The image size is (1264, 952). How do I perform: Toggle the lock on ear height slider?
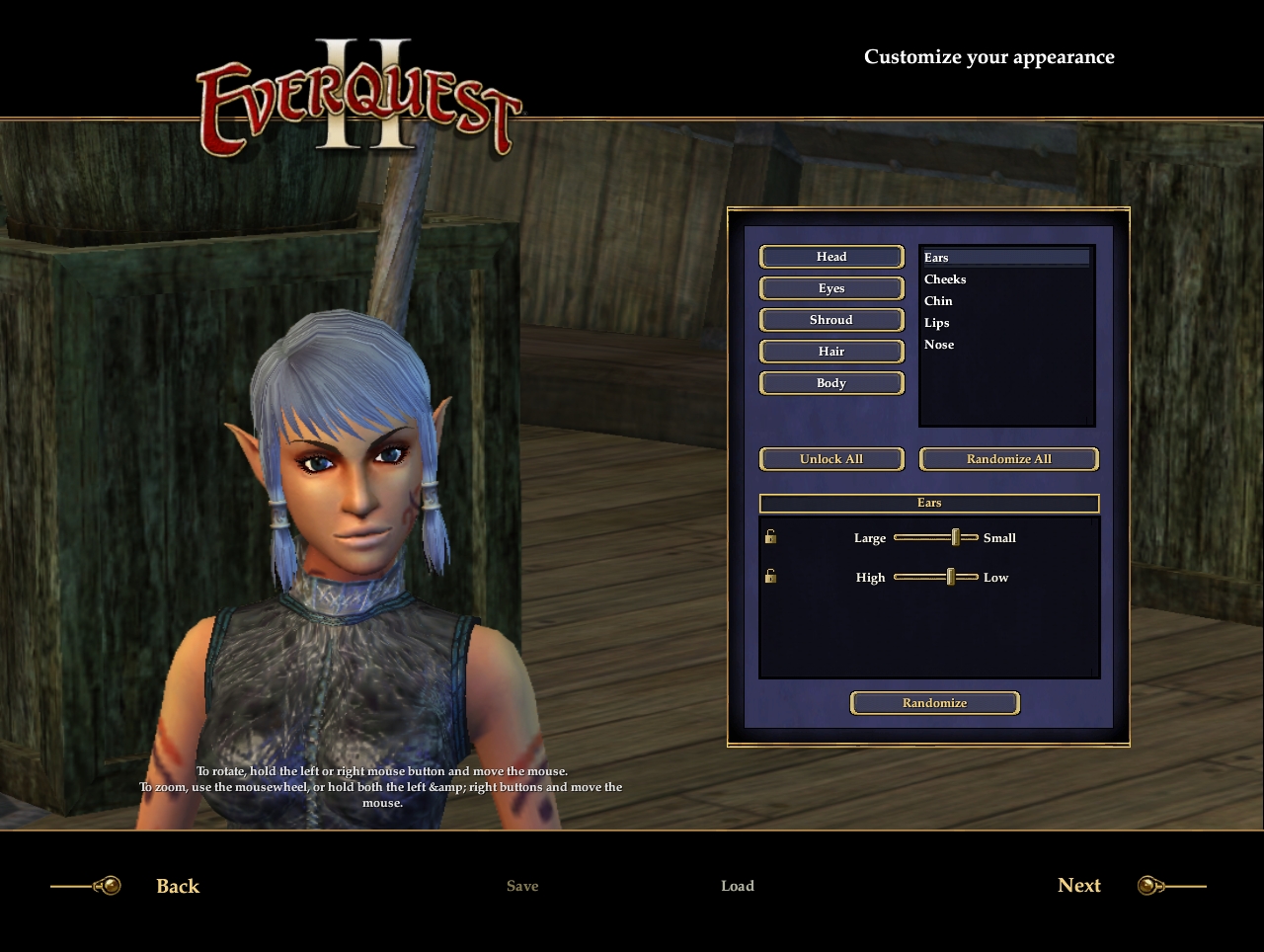(770, 577)
